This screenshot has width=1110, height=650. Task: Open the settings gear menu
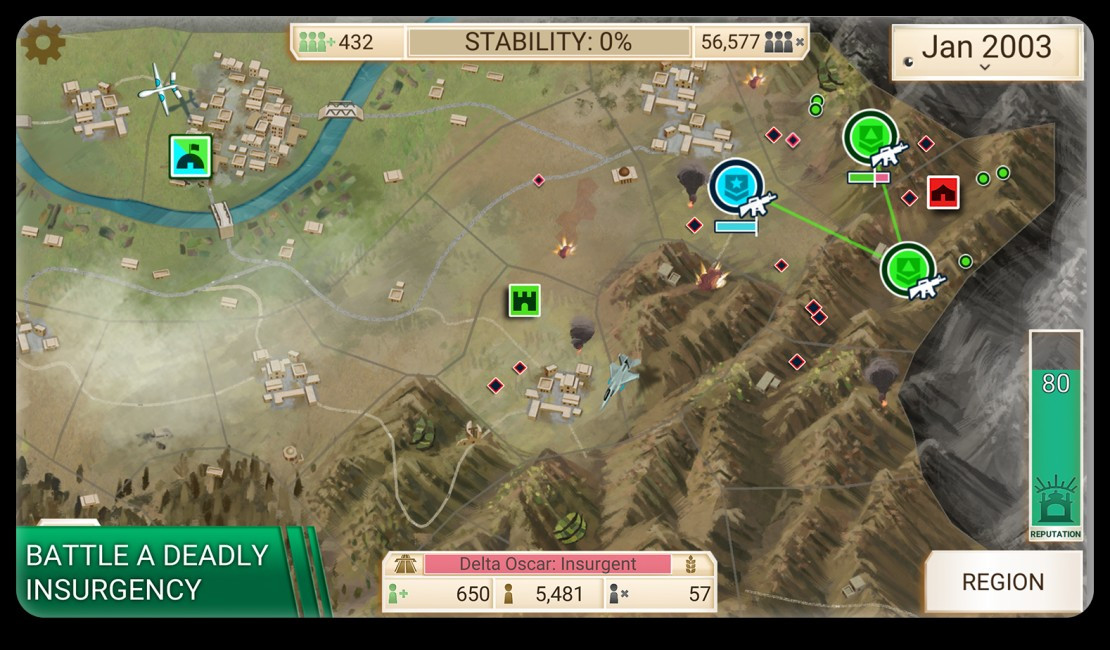43,42
